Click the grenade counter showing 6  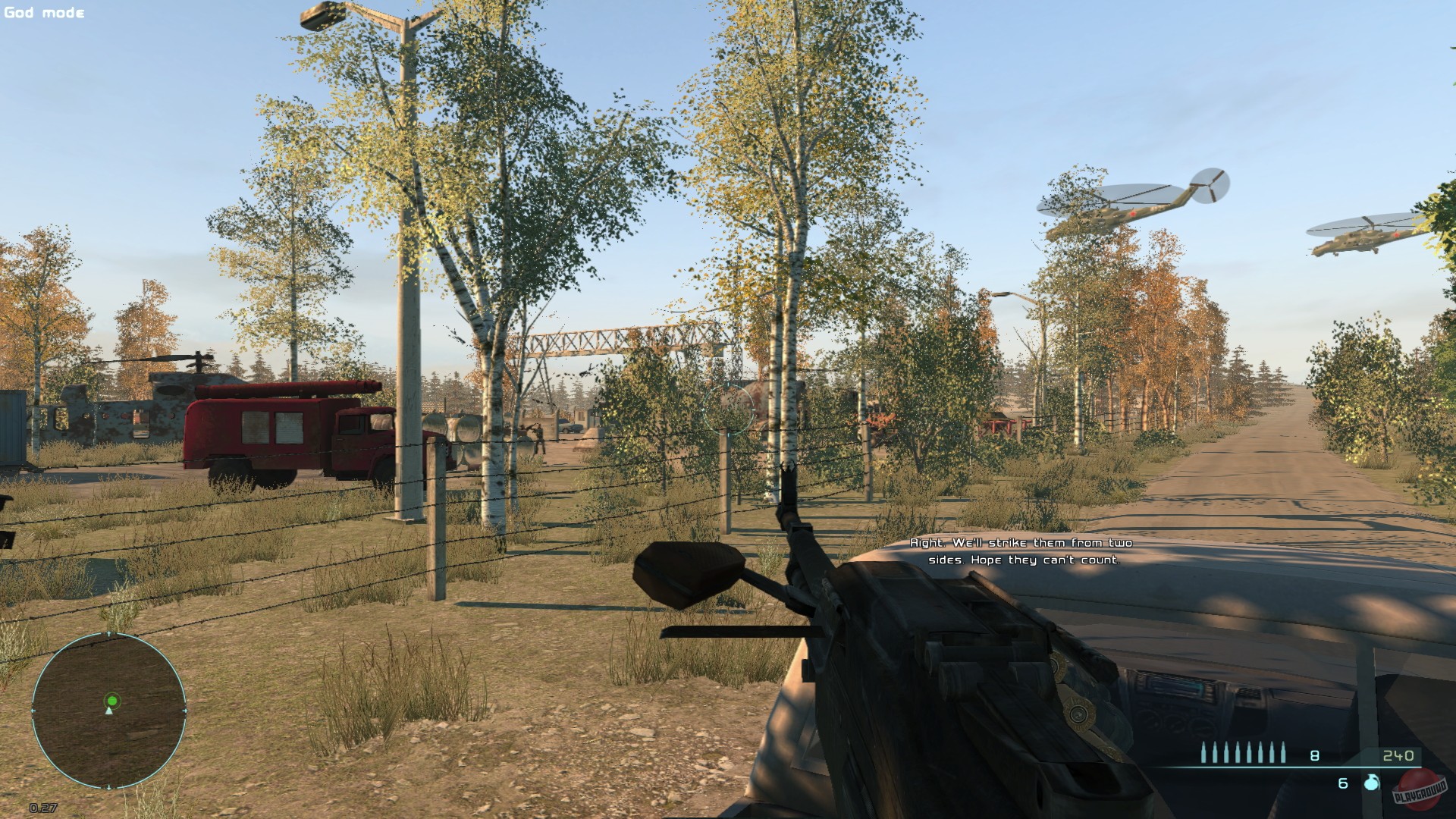(x=1342, y=784)
